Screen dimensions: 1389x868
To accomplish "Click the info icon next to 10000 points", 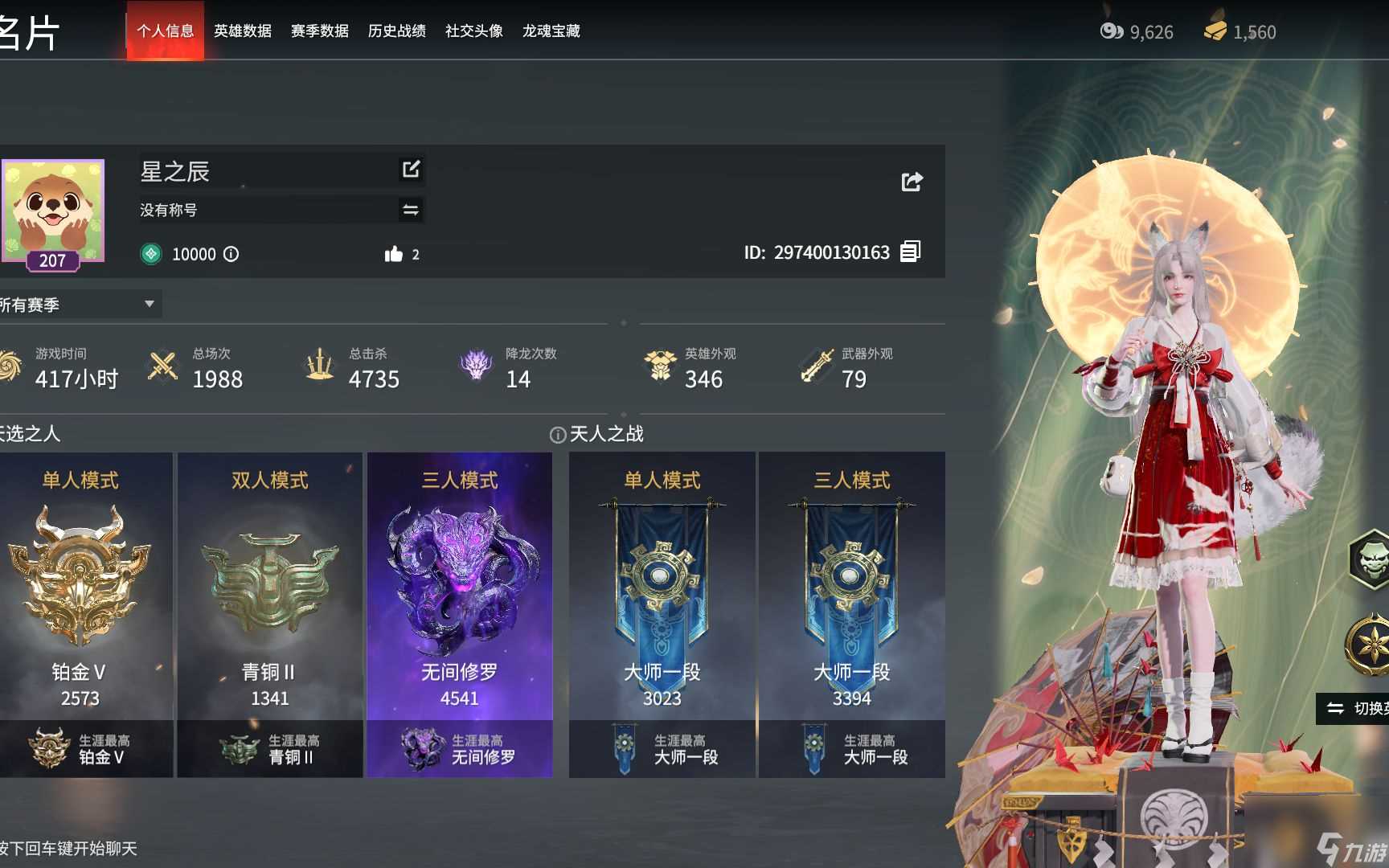I will coord(231,254).
